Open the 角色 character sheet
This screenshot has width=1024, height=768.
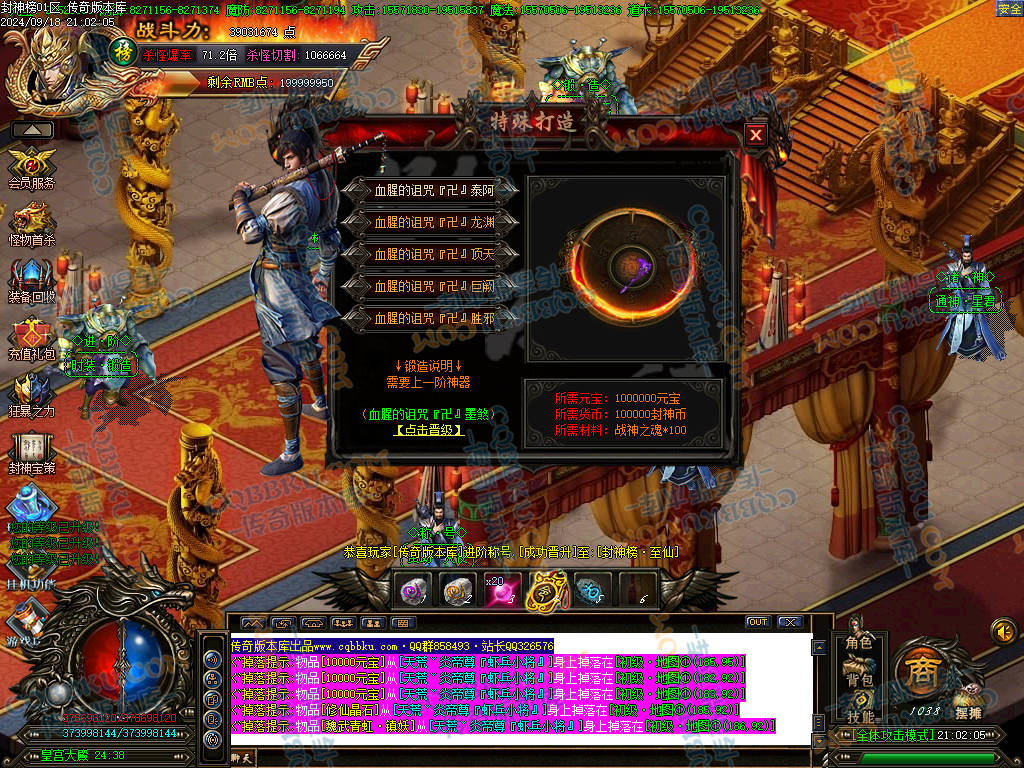[x=859, y=644]
